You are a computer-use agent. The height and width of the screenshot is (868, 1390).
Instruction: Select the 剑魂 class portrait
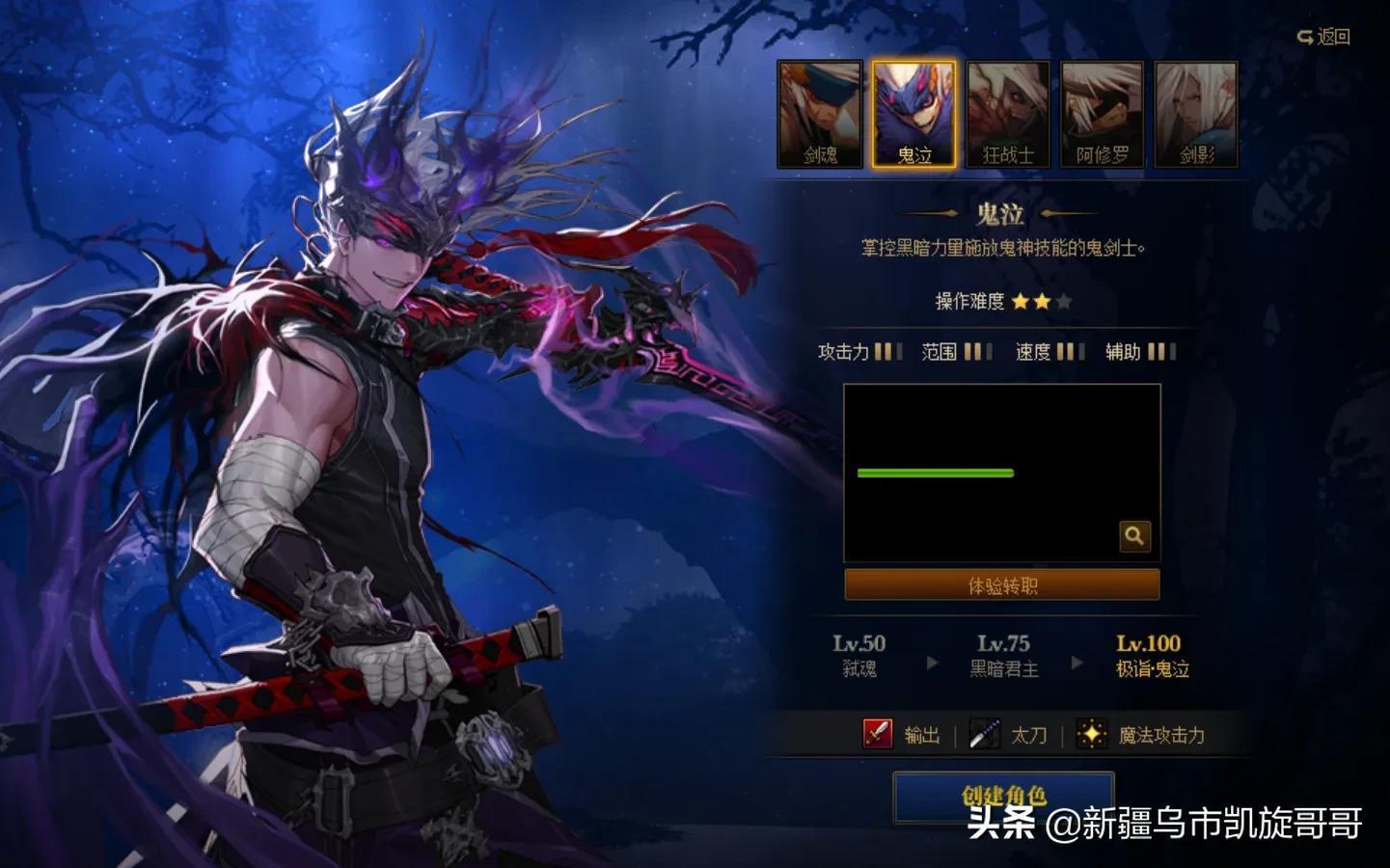pyautogui.click(x=820, y=114)
